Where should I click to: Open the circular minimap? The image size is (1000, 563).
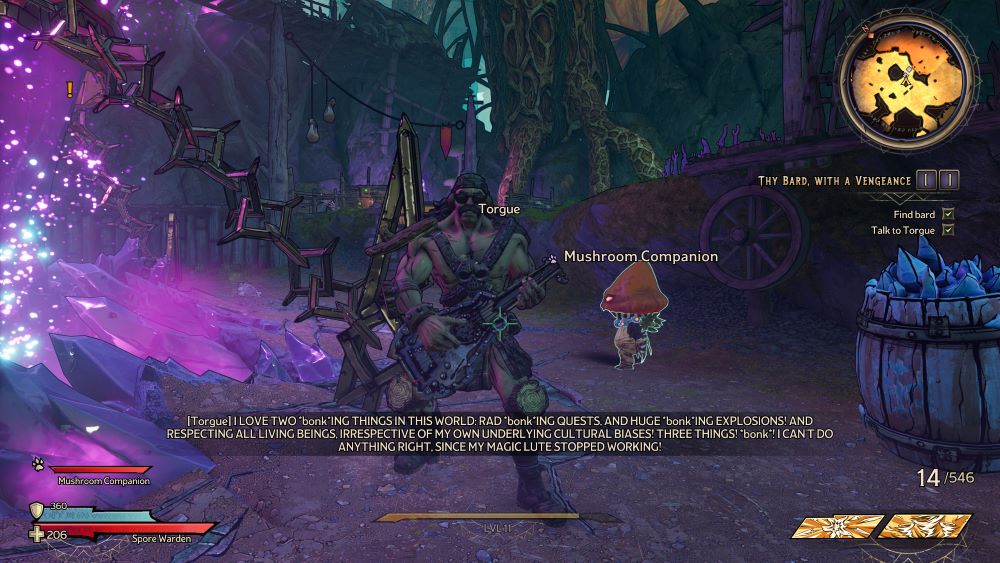pyautogui.click(x=904, y=81)
